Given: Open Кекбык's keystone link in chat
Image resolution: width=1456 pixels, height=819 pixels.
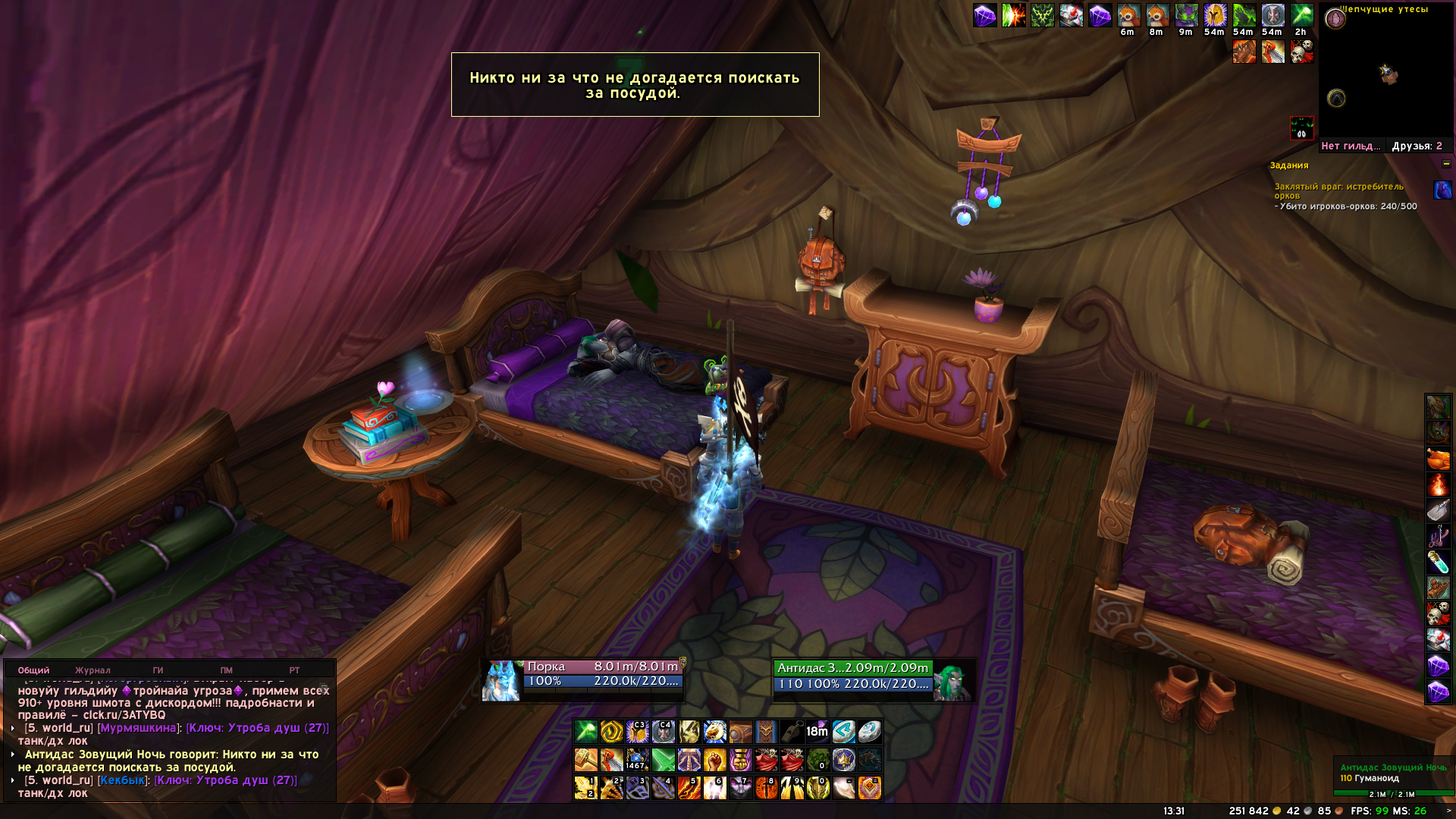Looking at the screenshot, I should [225, 780].
